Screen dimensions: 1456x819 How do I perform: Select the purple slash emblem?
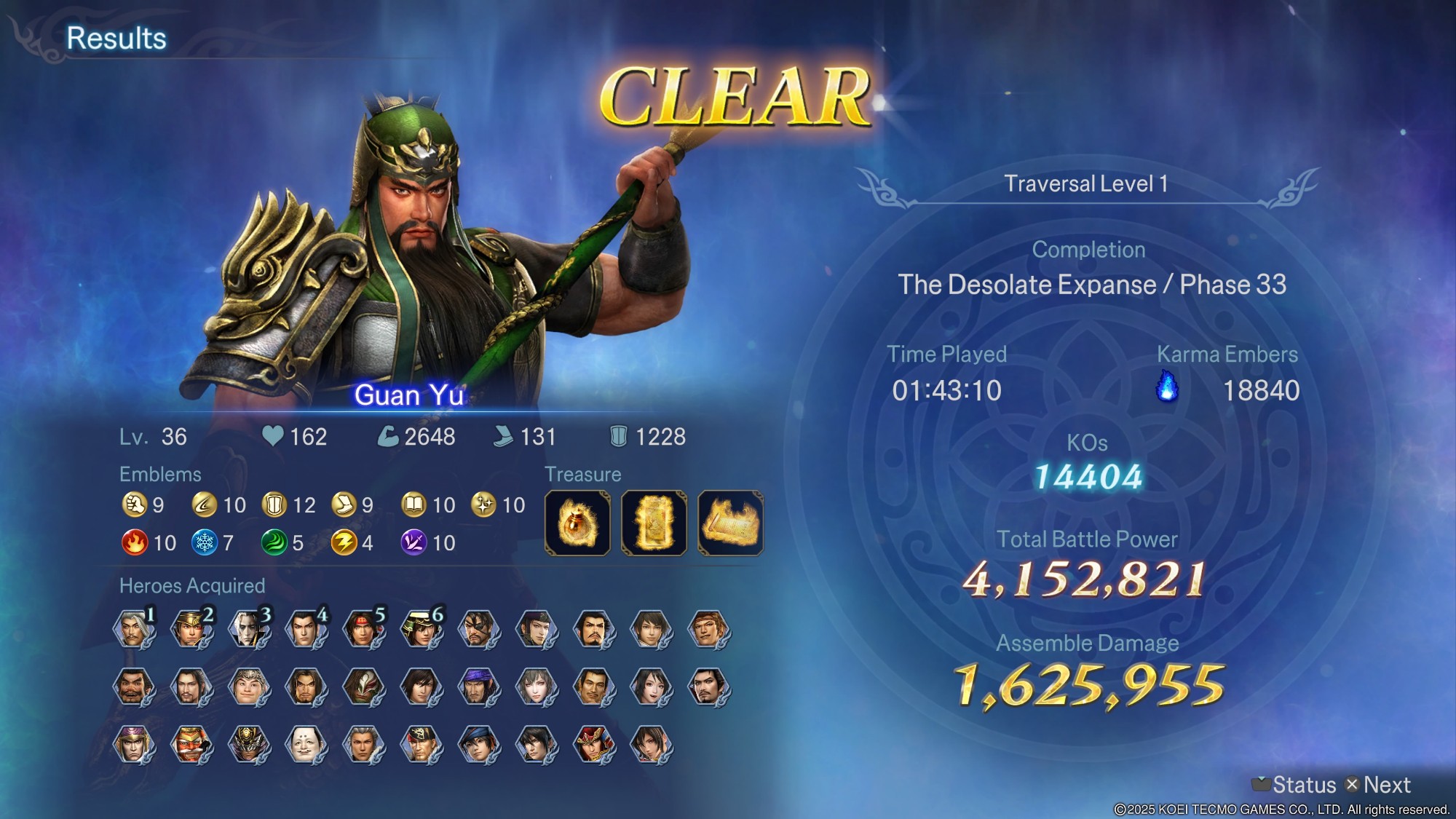(x=414, y=542)
